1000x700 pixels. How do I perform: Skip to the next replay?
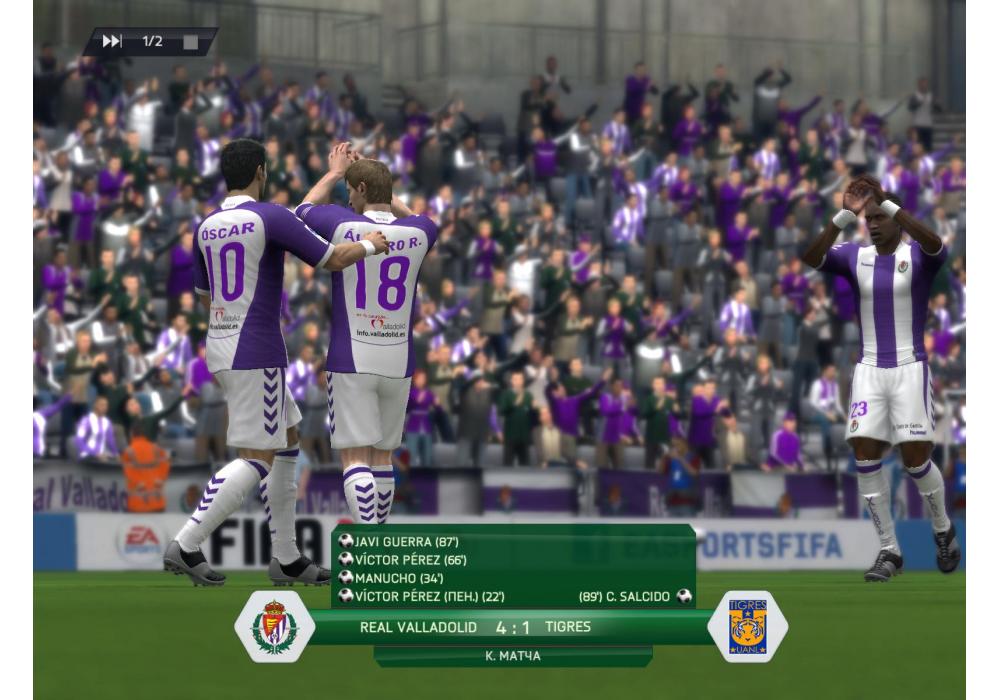point(112,41)
